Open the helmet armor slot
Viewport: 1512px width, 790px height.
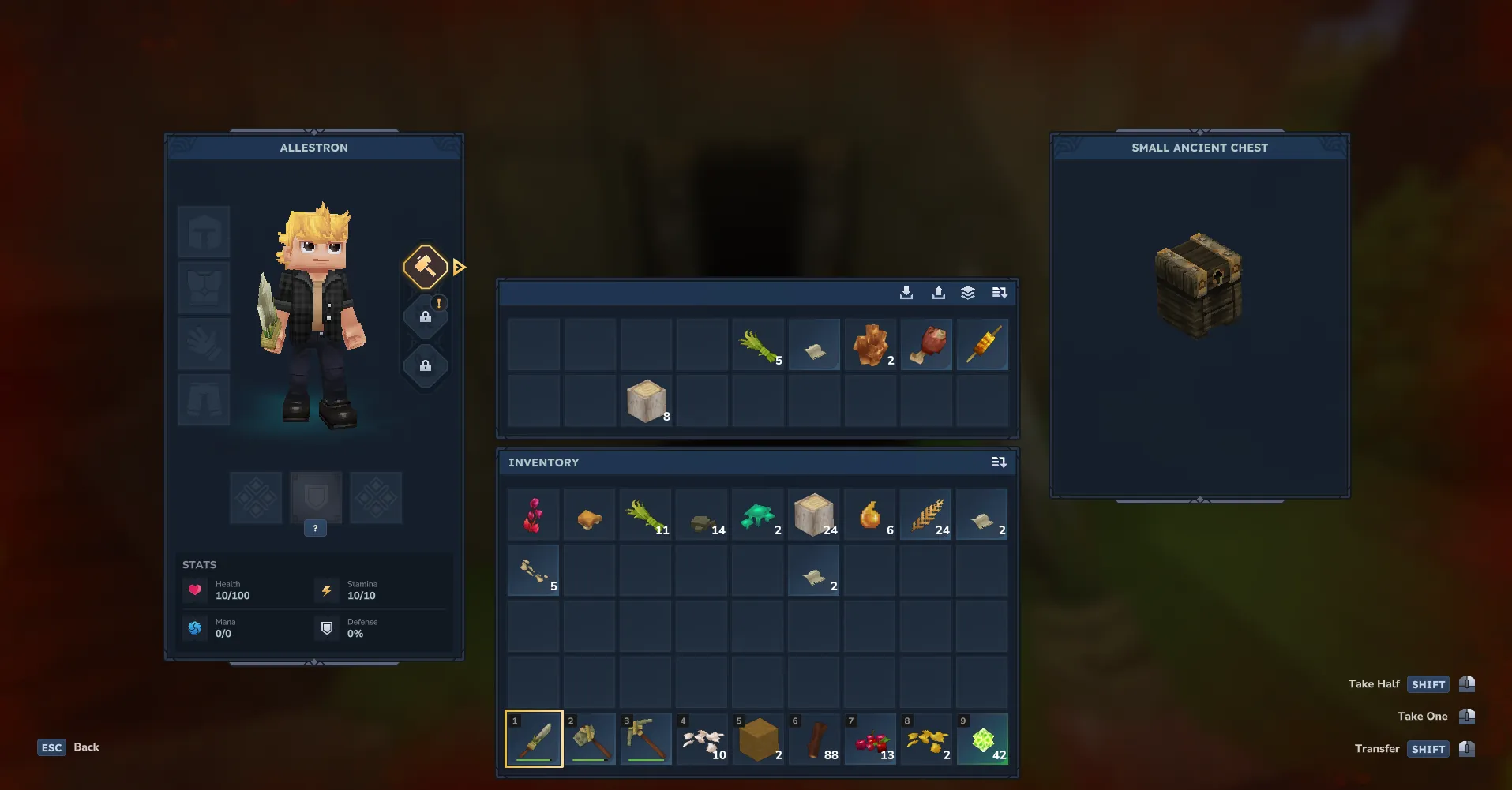pos(204,231)
